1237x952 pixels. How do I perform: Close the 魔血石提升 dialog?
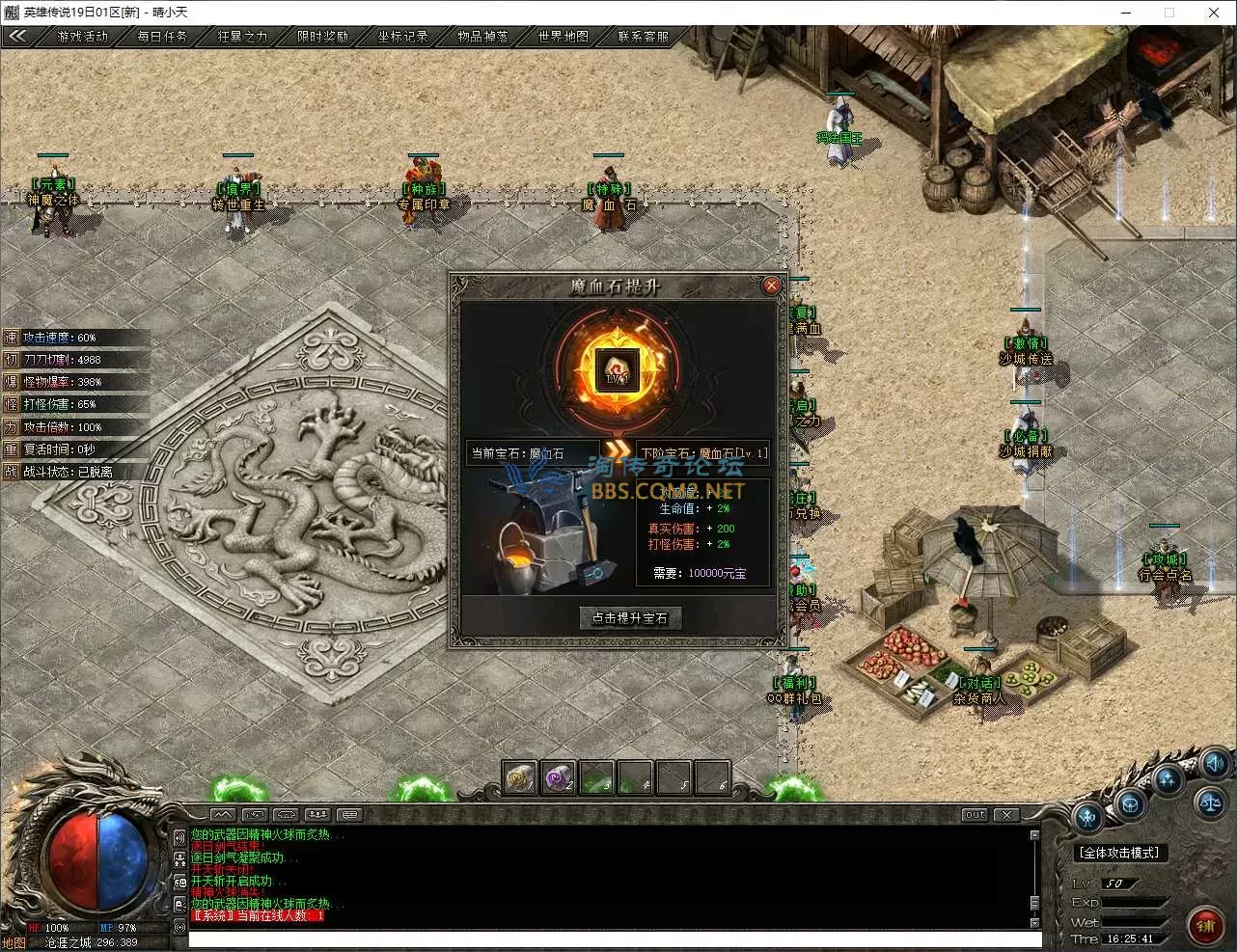pyautogui.click(x=771, y=286)
